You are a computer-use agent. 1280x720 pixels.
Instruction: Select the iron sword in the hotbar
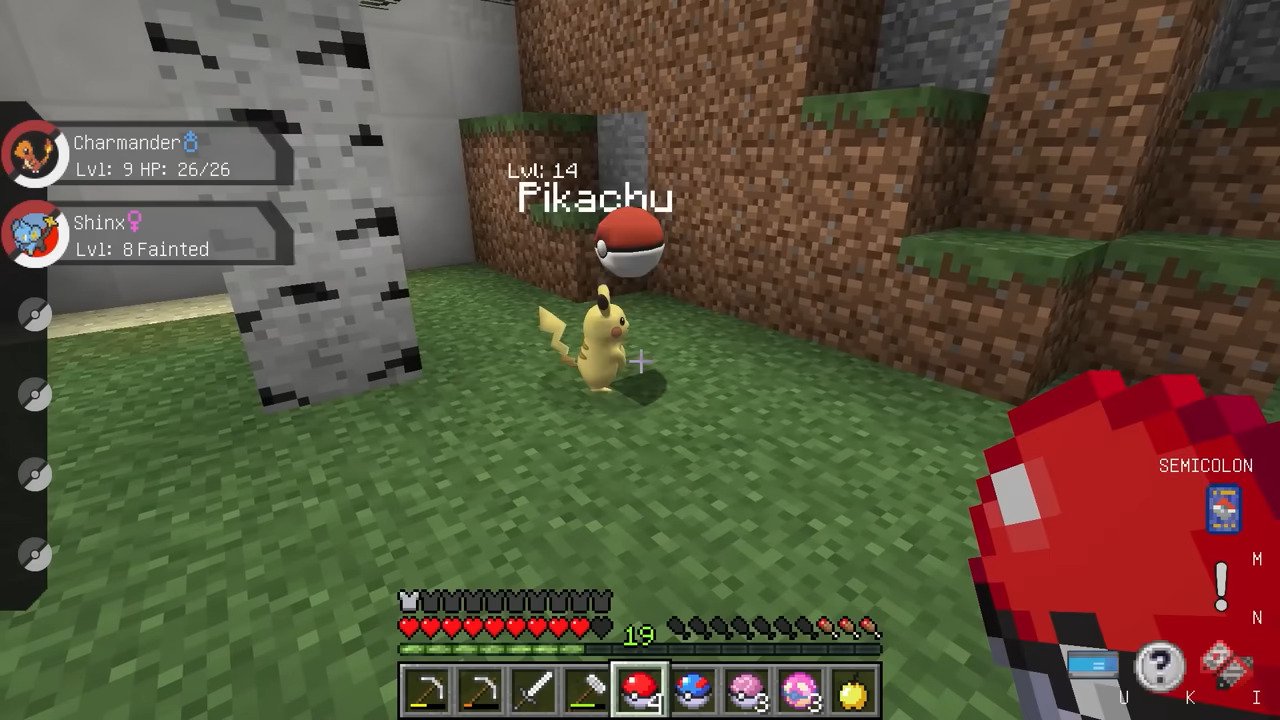click(x=535, y=688)
